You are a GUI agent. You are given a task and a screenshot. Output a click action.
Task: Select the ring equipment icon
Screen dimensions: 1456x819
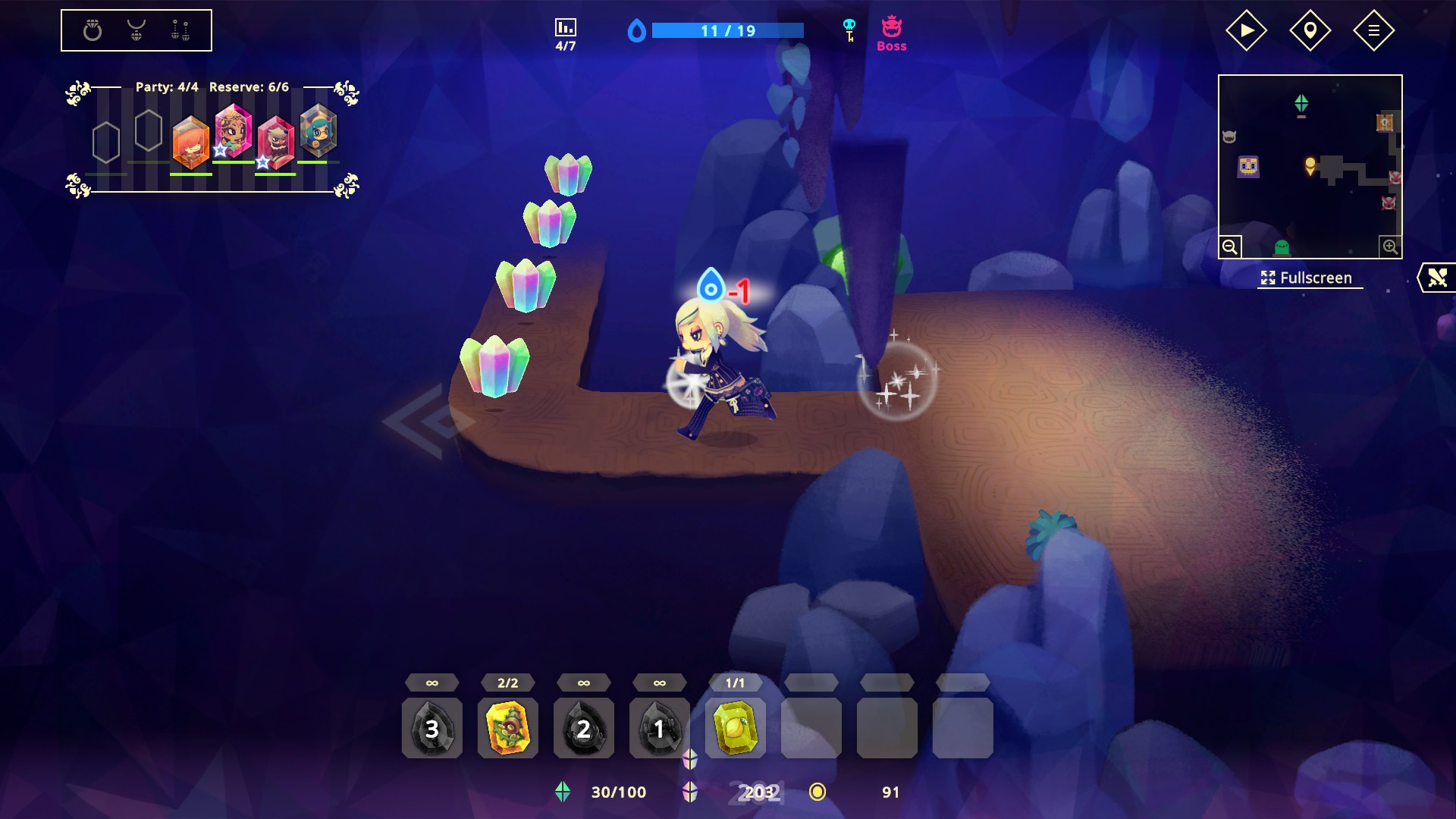93,30
